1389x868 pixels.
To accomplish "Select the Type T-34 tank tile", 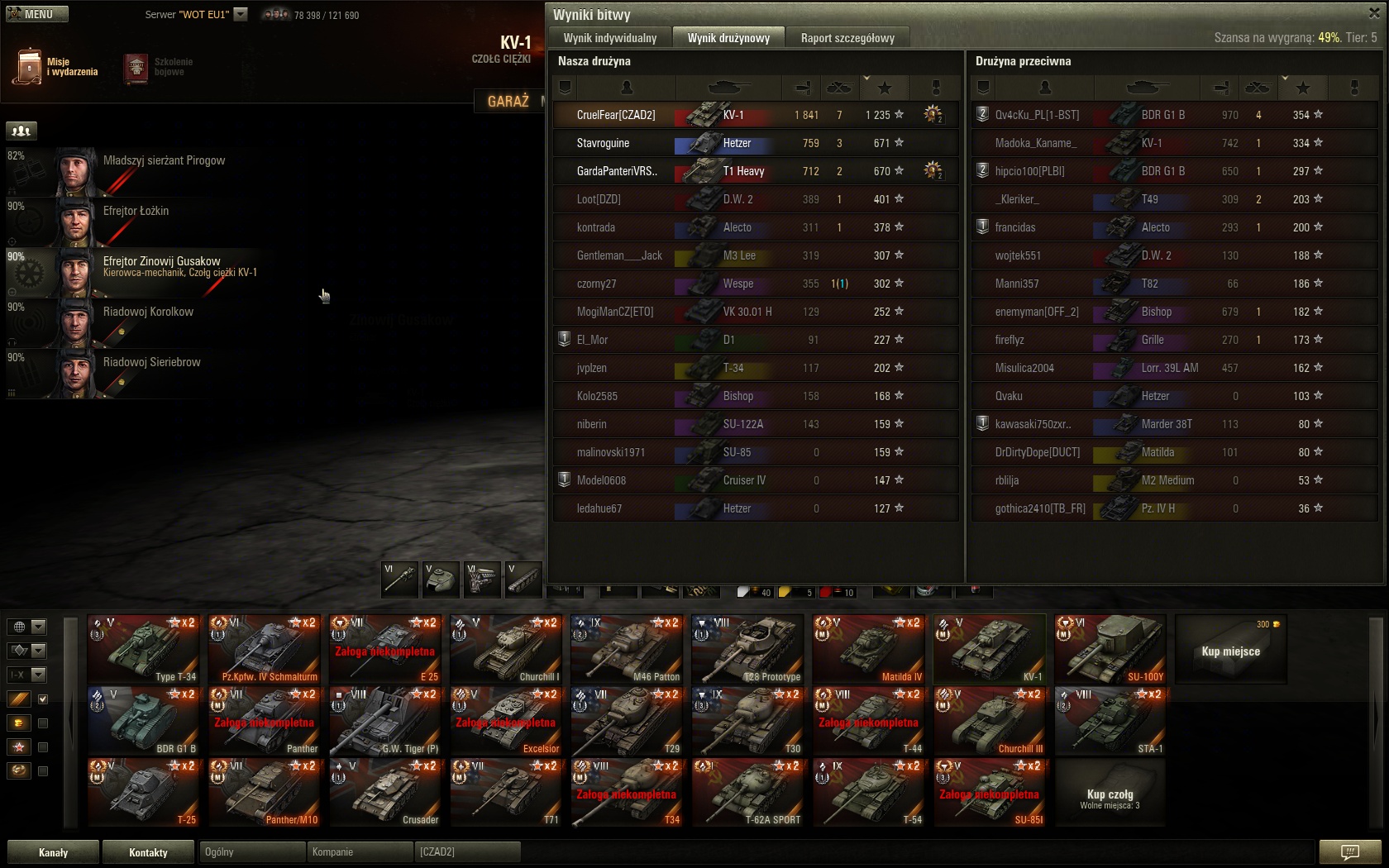I will pyautogui.click(x=144, y=649).
